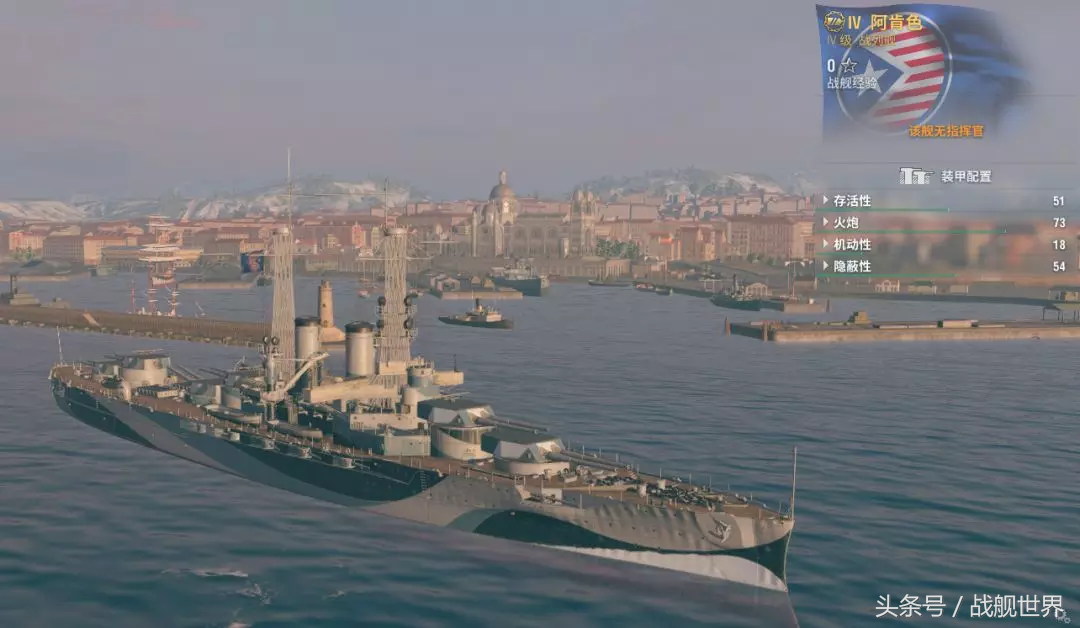
Task: Expand the 机动性 maneuverability stats row
Action: (x=852, y=245)
